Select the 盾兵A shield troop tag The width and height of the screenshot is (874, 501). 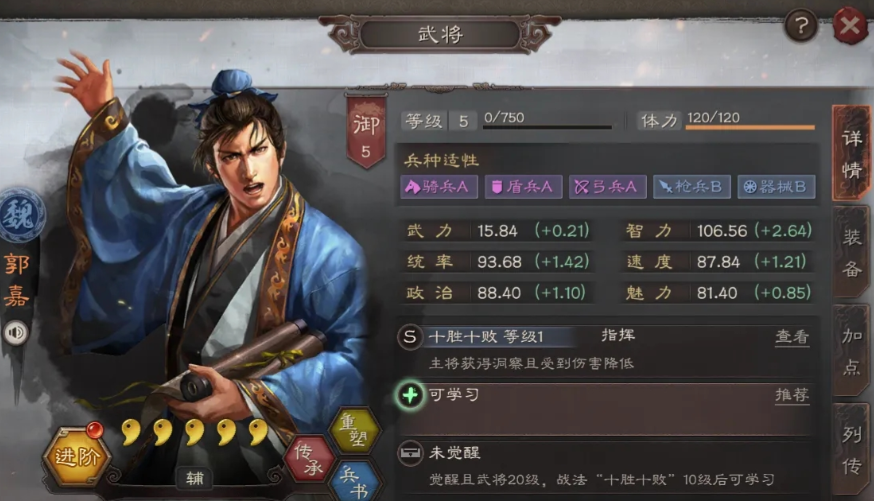pyautogui.click(x=524, y=186)
